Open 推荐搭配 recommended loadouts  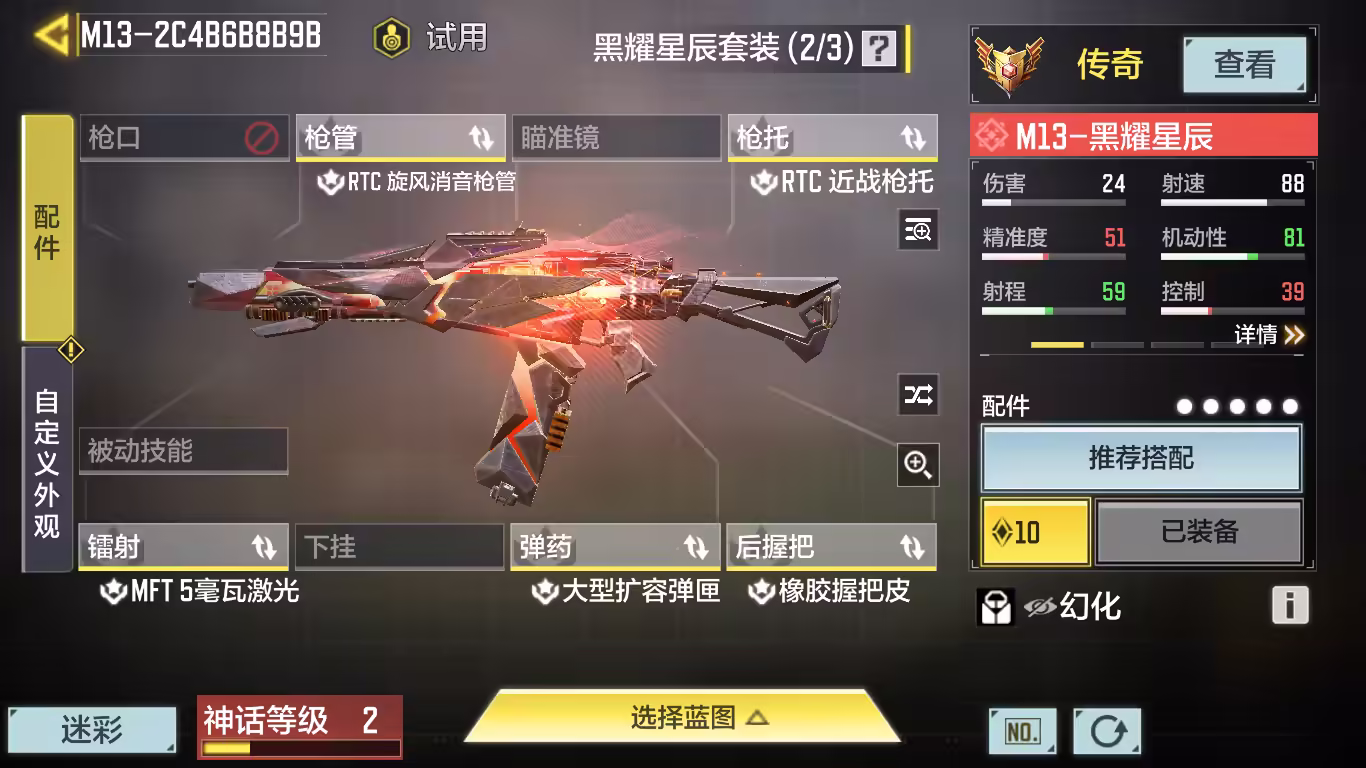click(1141, 459)
